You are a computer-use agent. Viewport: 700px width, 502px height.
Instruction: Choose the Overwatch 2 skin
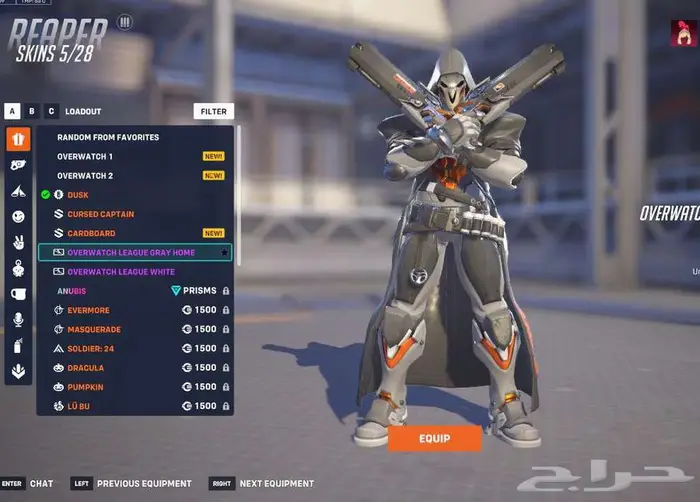[x=85, y=176]
